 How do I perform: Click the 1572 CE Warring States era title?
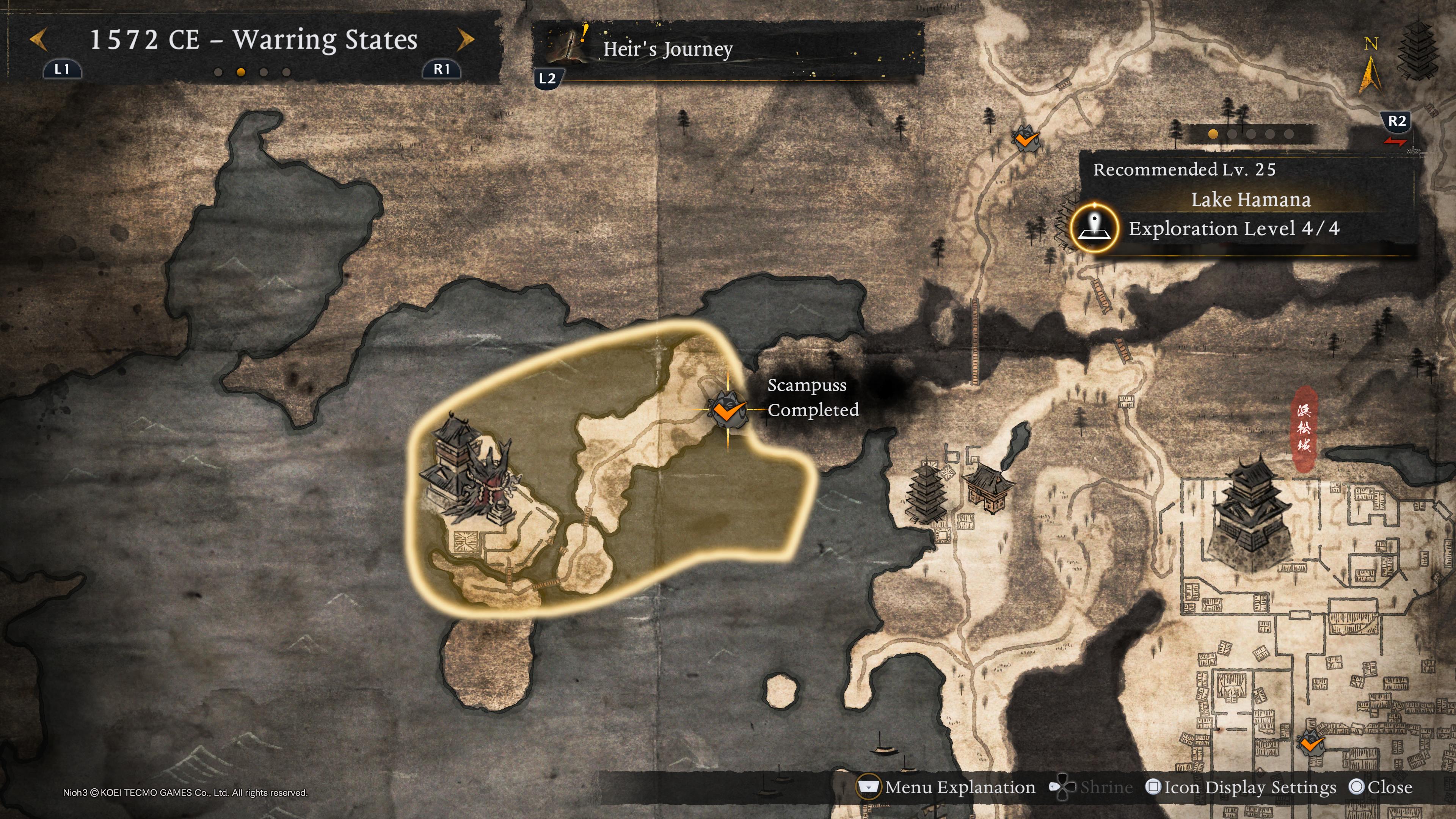253,40
